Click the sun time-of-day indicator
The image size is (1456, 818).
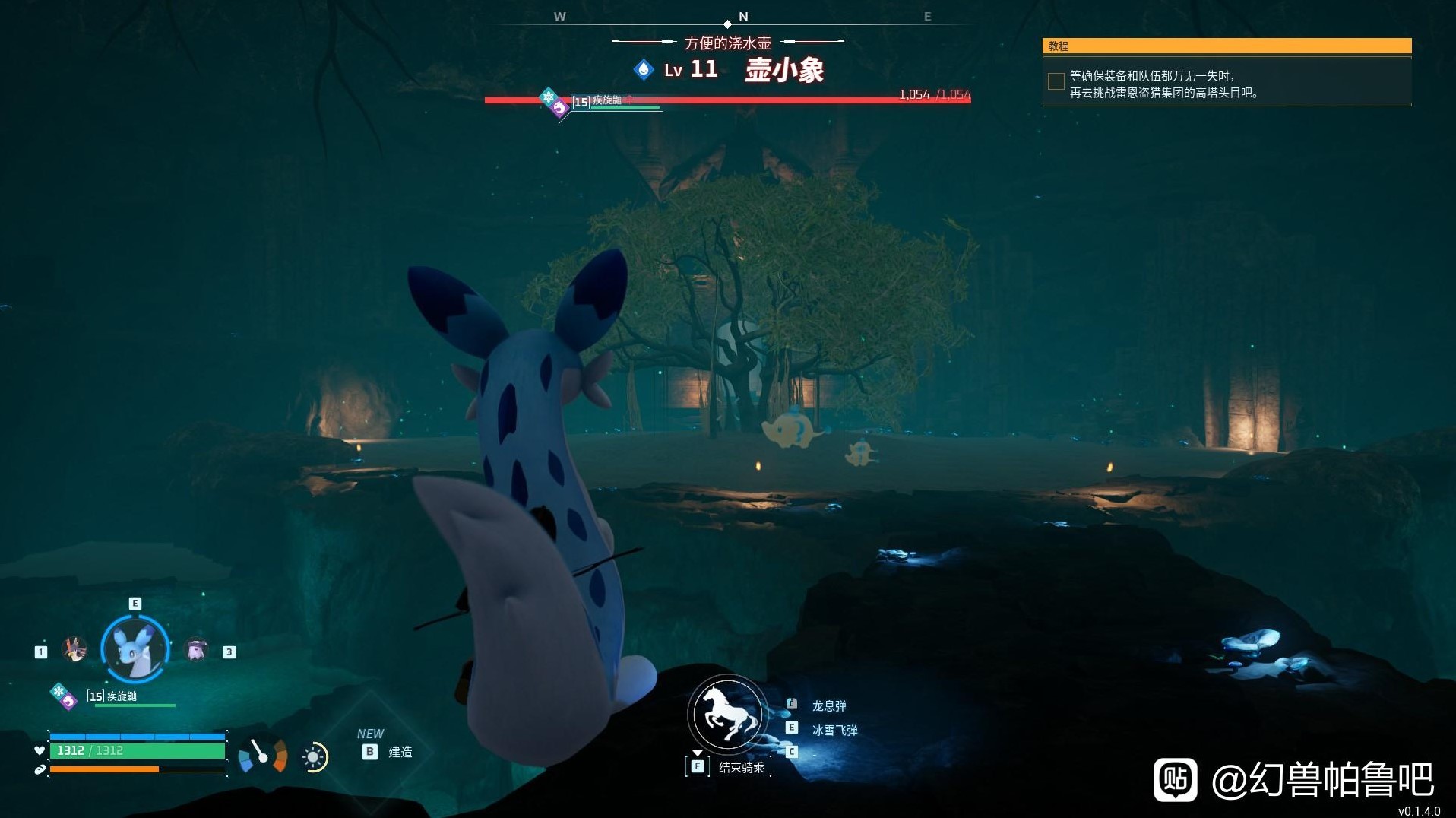click(314, 757)
